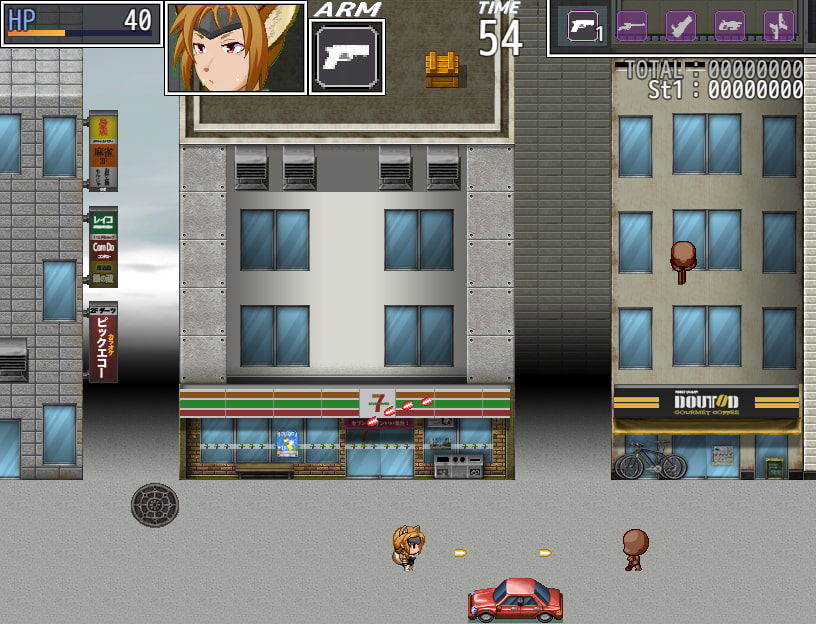Select the pistol weapon slot numbered 1
The height and width of the screenshot is (624, 816).
(582, 26)
